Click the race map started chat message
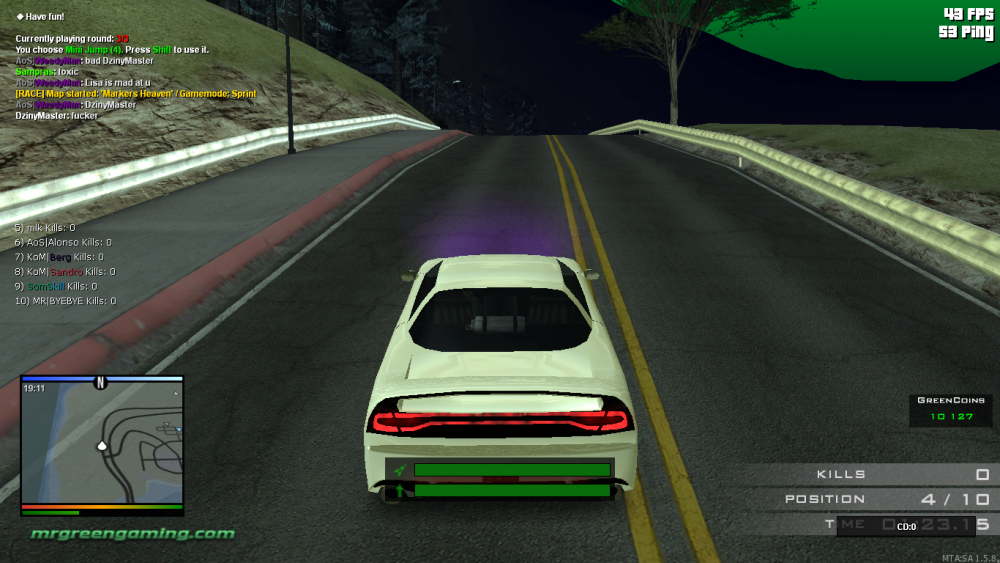This screenshot has width=1000, height=563. tap(135, 94)
